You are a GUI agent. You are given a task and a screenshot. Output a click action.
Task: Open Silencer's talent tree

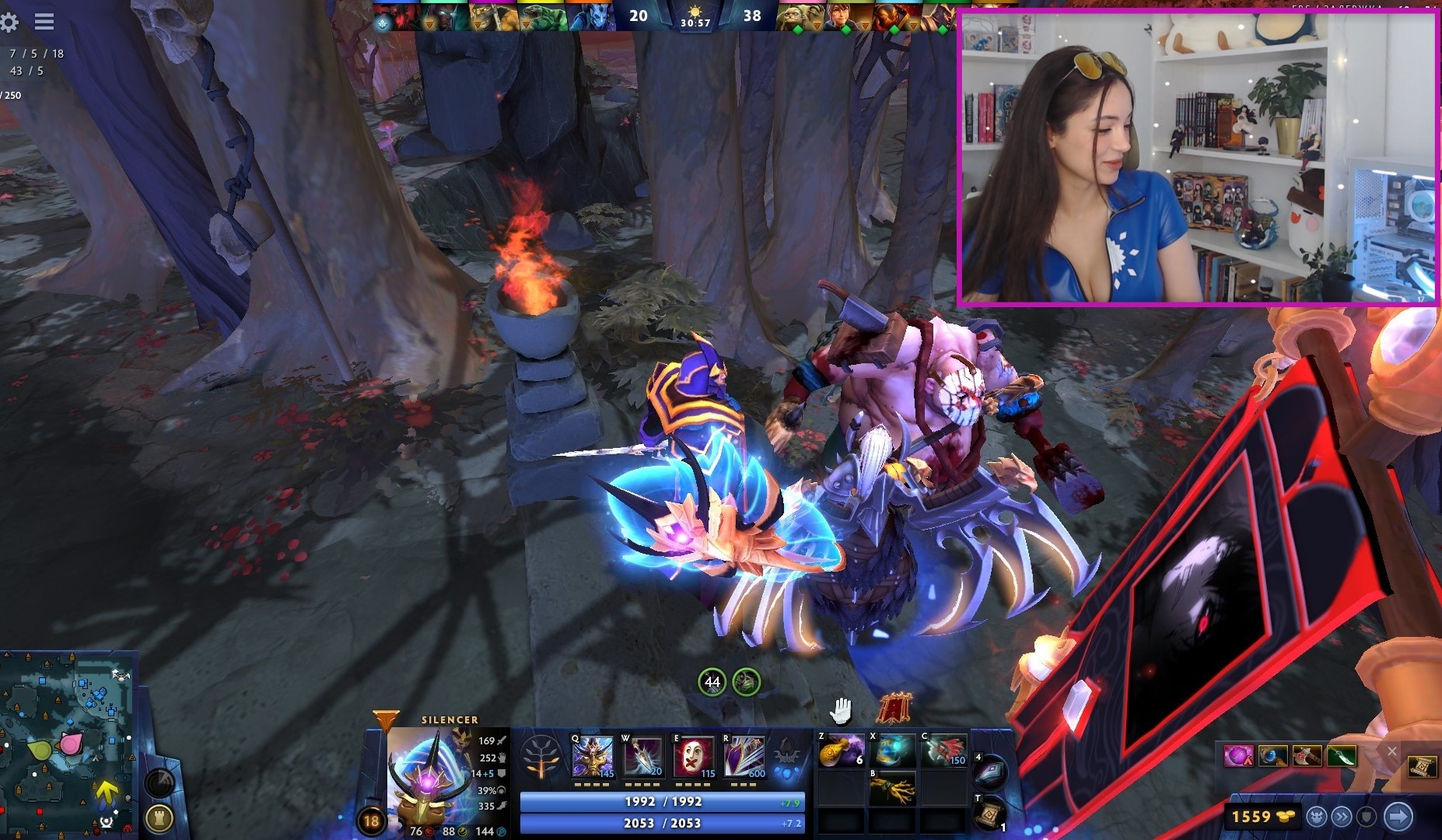click(x=541, y=756)
